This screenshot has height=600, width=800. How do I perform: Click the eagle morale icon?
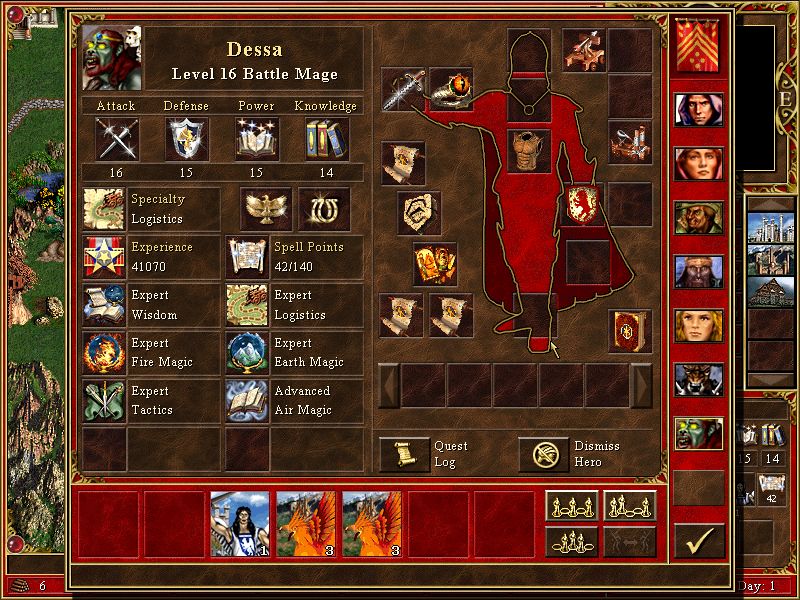pyautogui.click(x=266, y=207)
